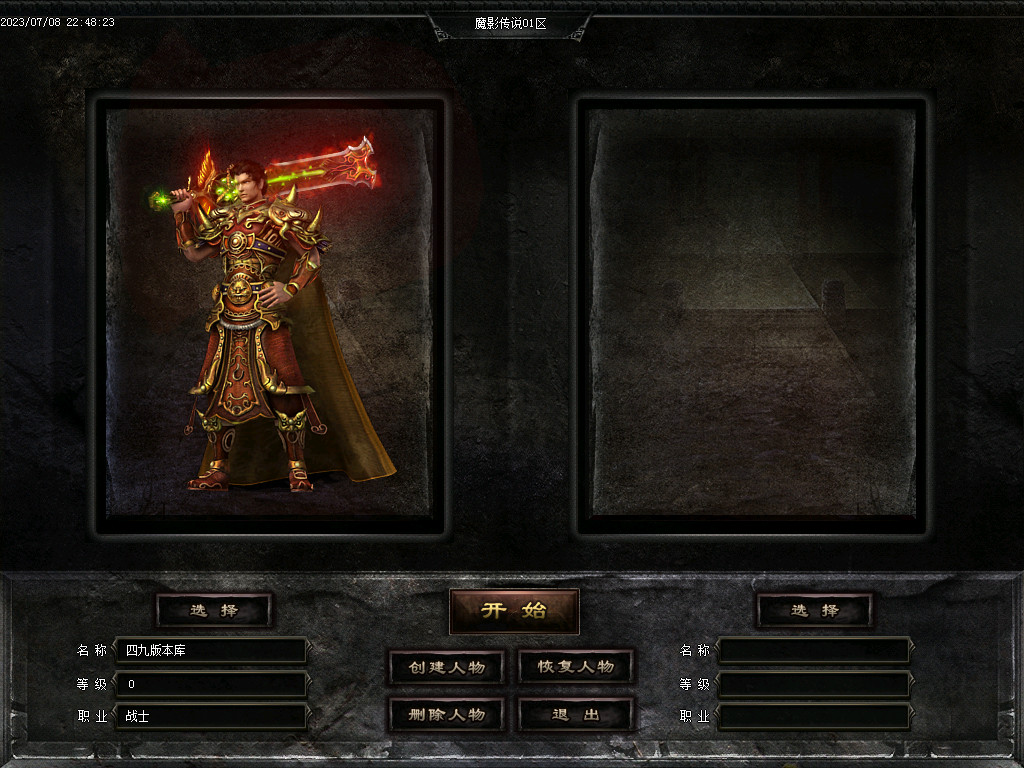Click 创建人物 to create a character
Viewport: 1024px width, 768px height.
pos(446,667)
